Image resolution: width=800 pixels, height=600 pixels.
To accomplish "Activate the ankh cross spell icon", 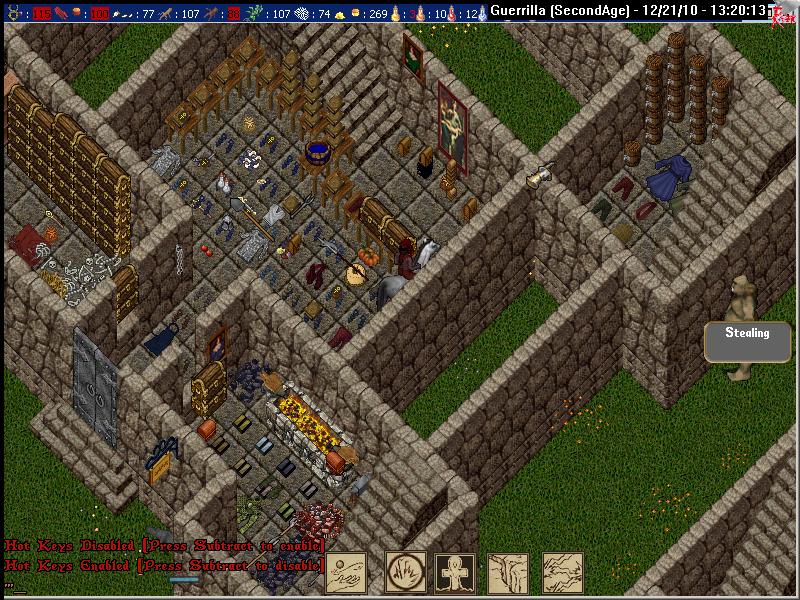I will pos(455,573).
